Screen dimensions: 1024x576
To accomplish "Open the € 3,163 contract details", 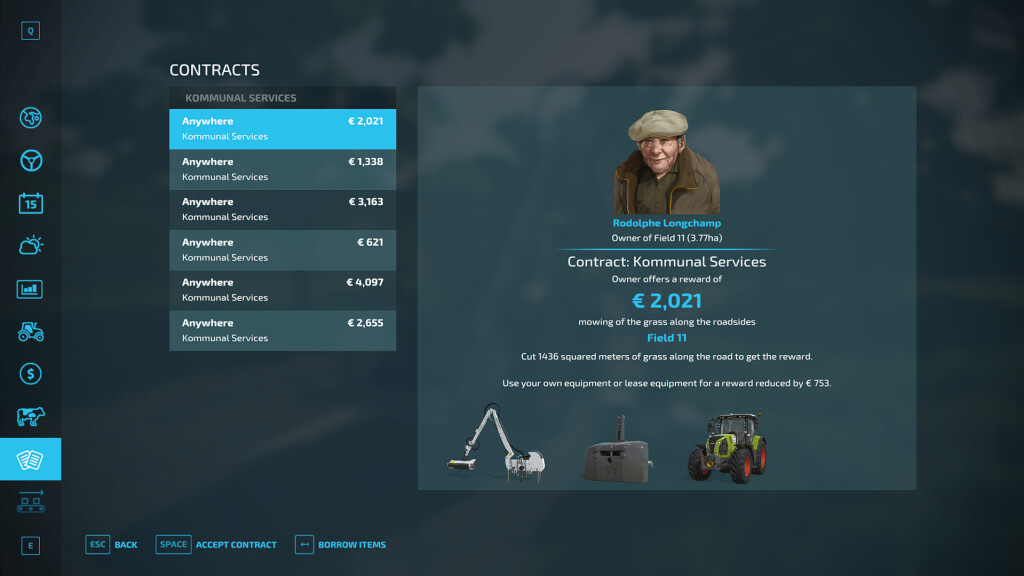I will (282, 209).
